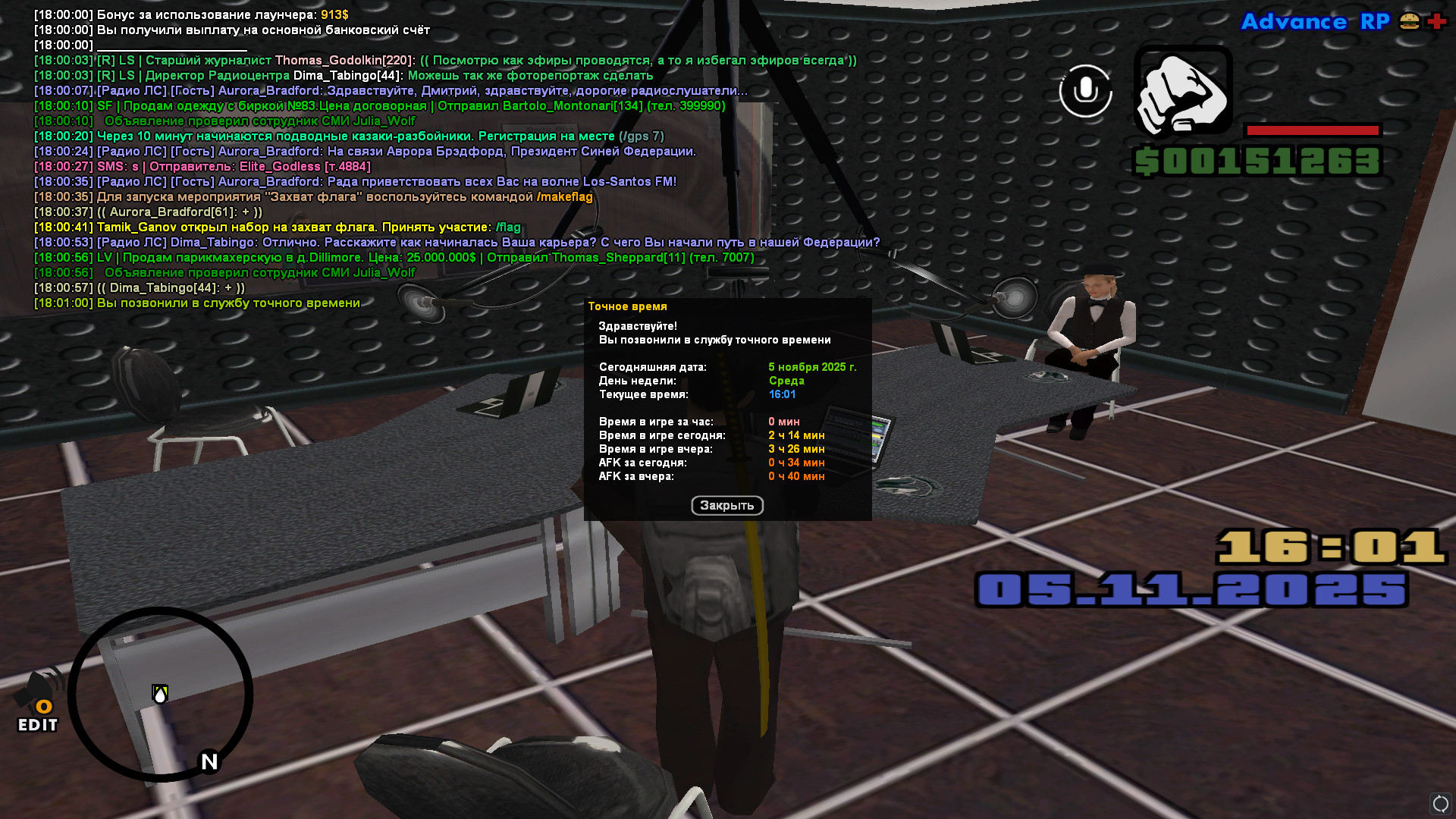Click the water drop marker on the minimap
This screenshot has height=819, width=1456.
(159, 692)
